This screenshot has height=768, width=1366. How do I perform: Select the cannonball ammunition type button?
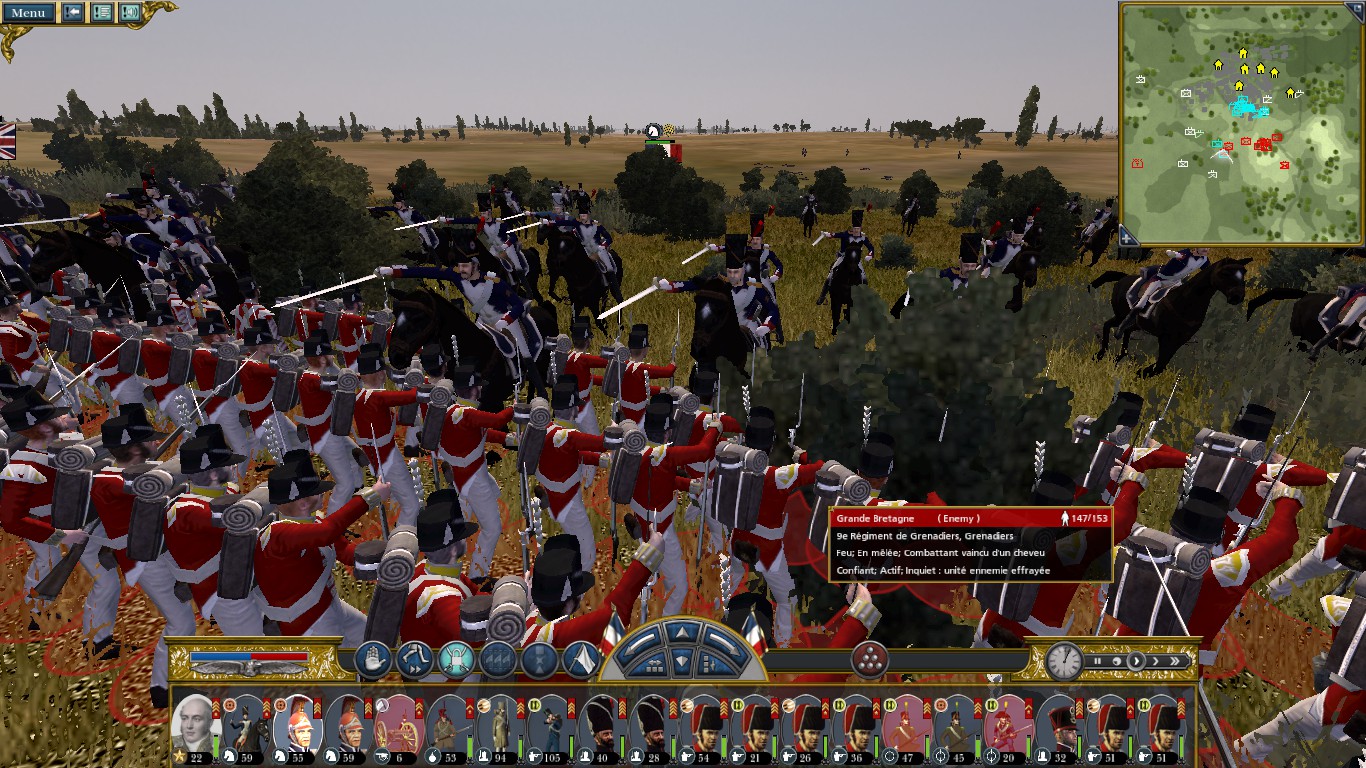click(869, 660)
